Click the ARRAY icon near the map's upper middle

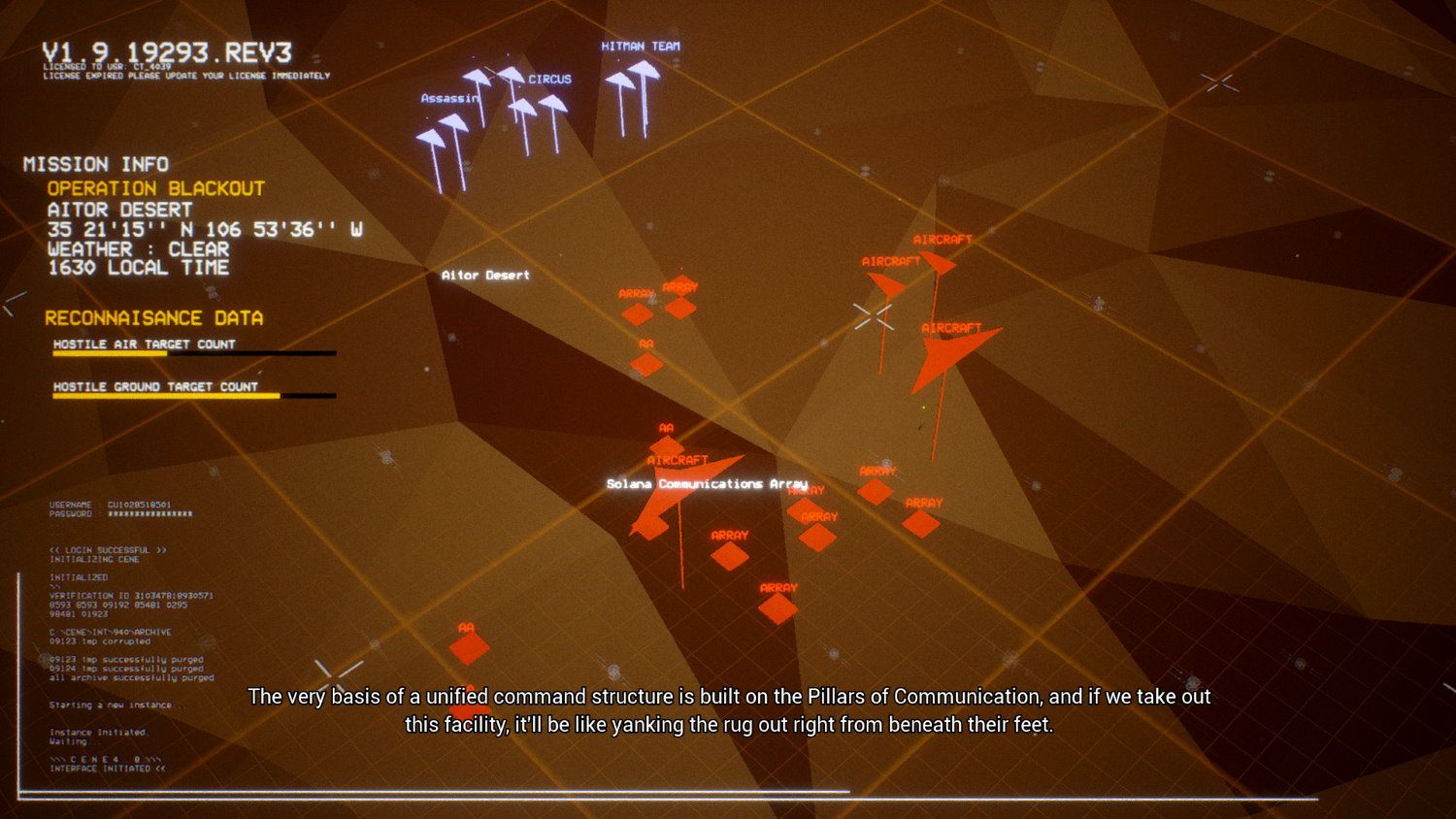[639, 311]
